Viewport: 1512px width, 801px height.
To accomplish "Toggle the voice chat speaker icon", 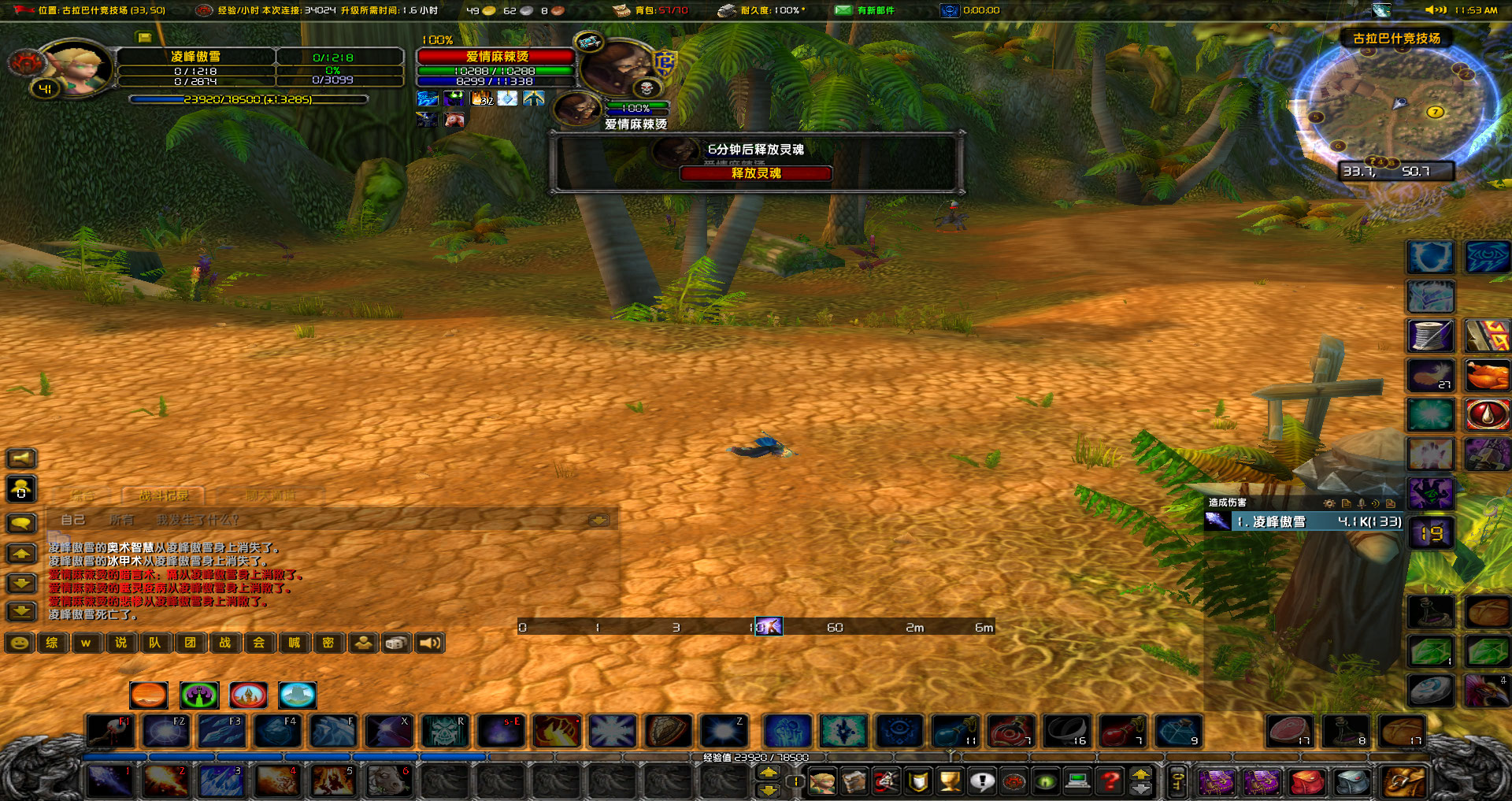I will click(429, 643).
